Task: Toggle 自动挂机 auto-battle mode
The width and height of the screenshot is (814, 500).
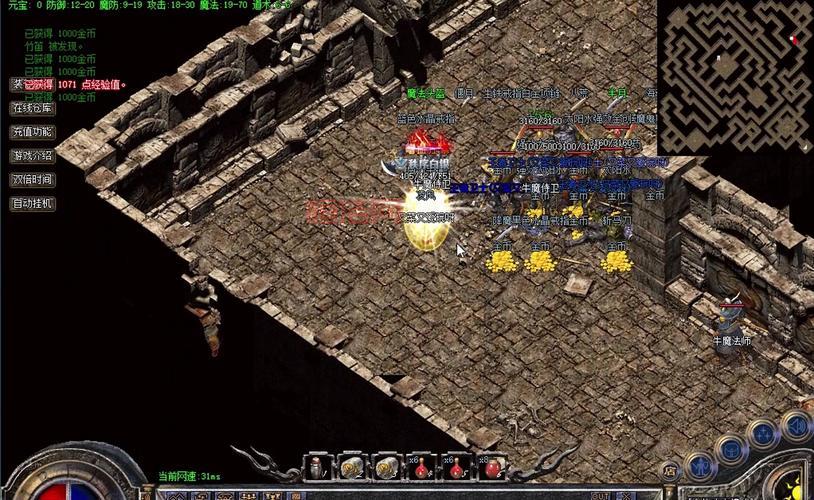Action: 32,204
